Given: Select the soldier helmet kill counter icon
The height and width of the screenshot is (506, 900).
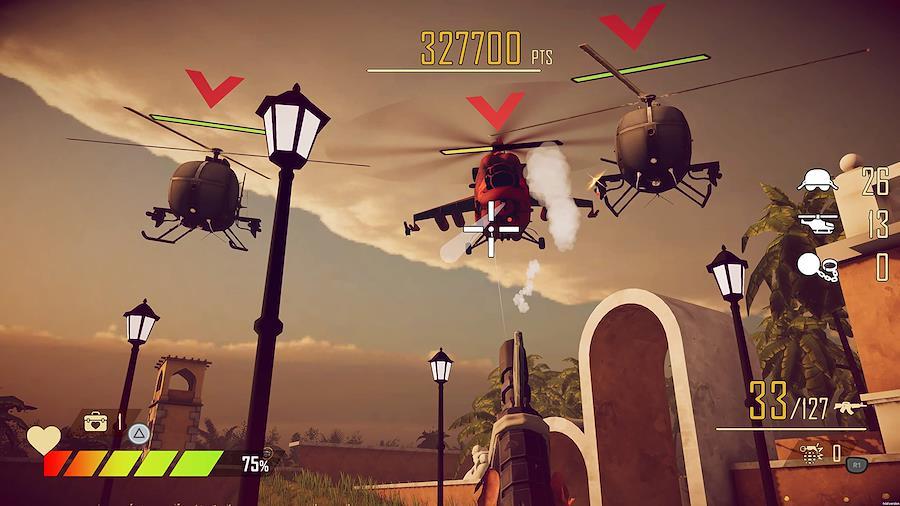Looking at the screenshot, I should [818, 180].
